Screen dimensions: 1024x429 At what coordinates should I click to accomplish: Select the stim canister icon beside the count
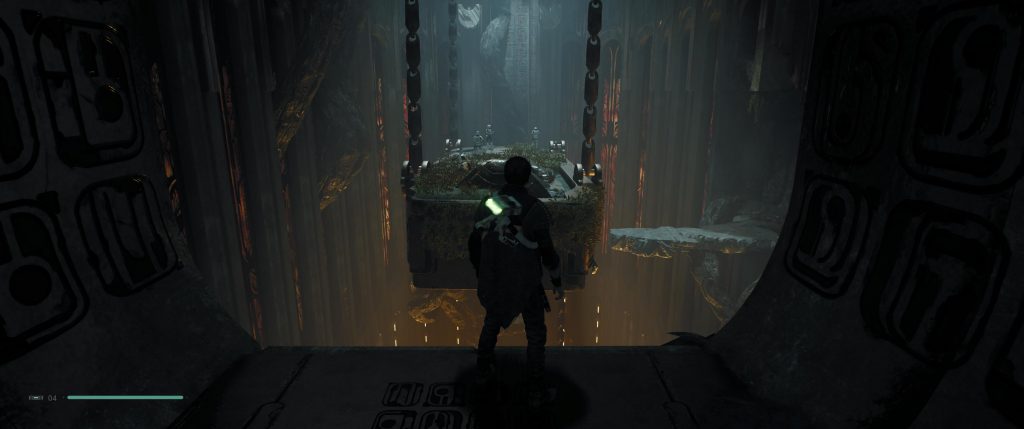point(36,398)
